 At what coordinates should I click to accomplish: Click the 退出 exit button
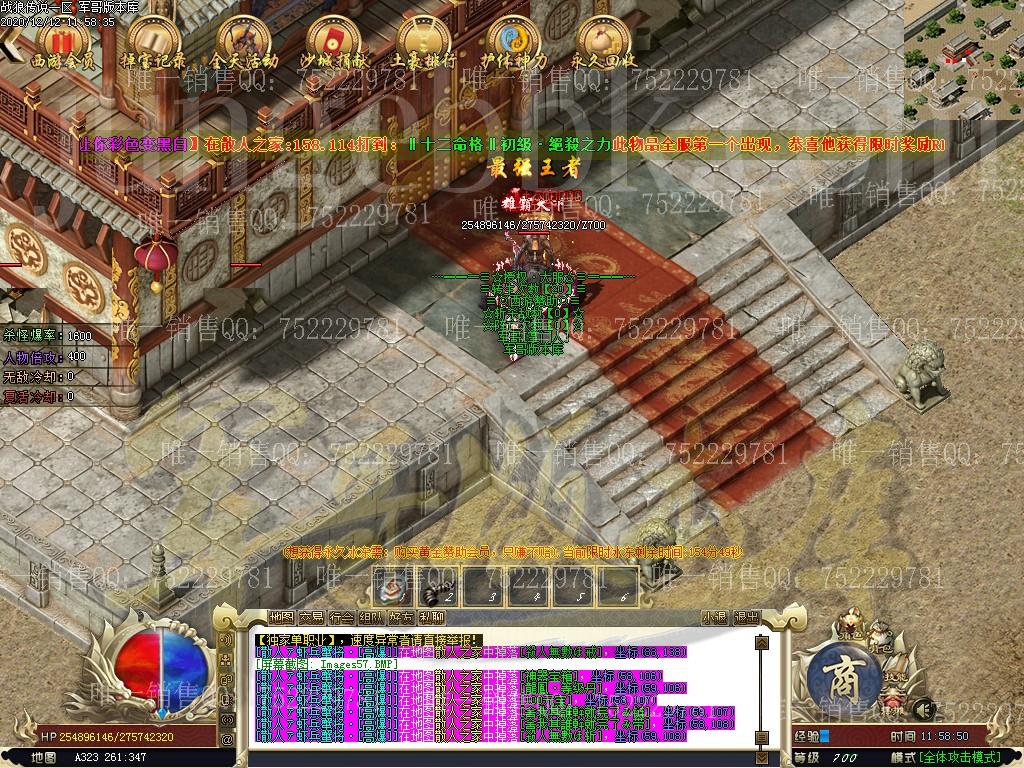[746, 618]
